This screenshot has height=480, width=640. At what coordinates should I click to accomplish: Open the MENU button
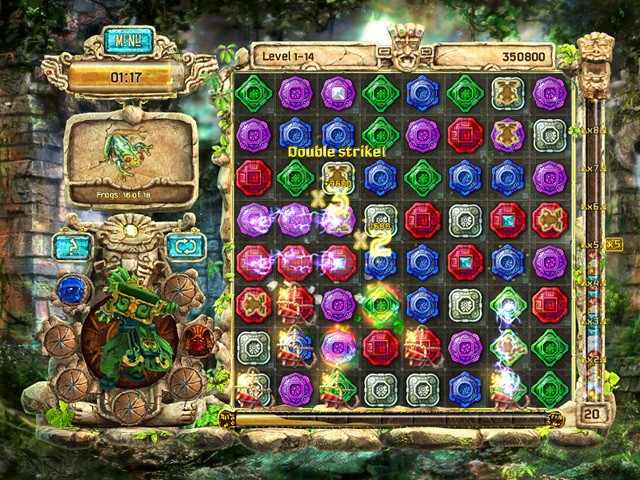128,43
